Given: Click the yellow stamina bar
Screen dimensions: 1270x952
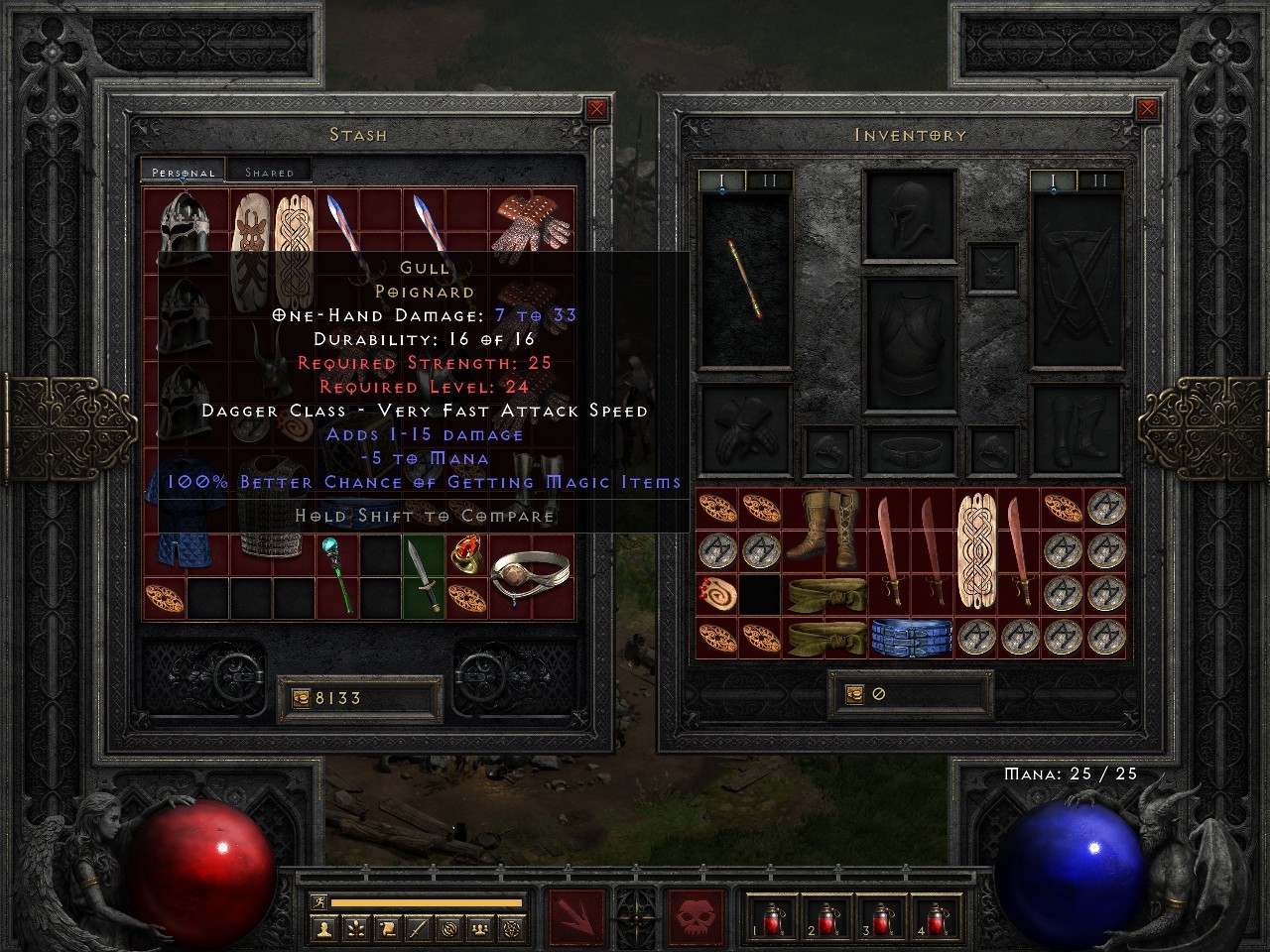Looking at the screenshot, I should coord(427,902).
